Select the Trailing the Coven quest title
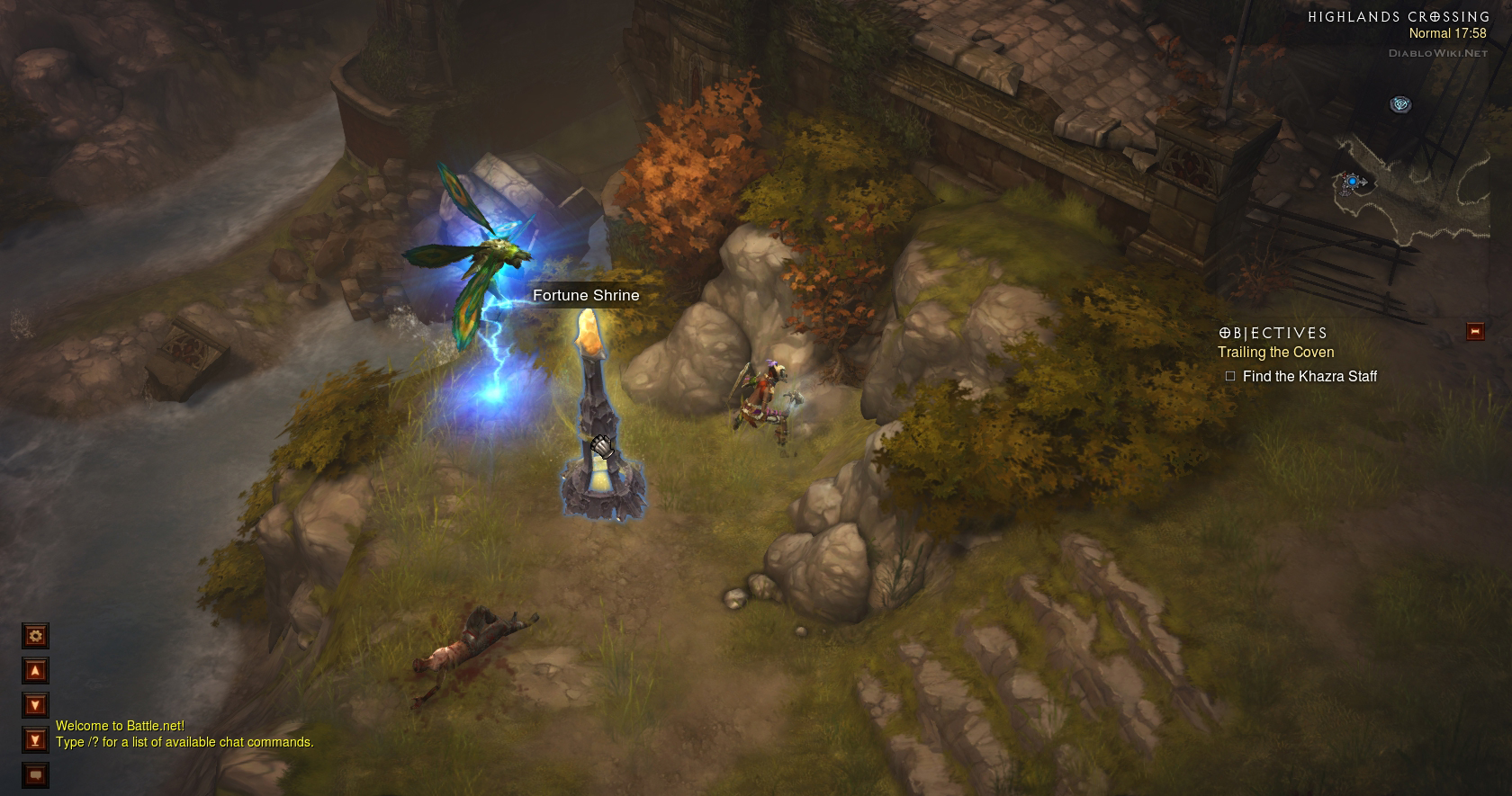Screen dimensions: 1512x796 click(x=1275, y=353)
